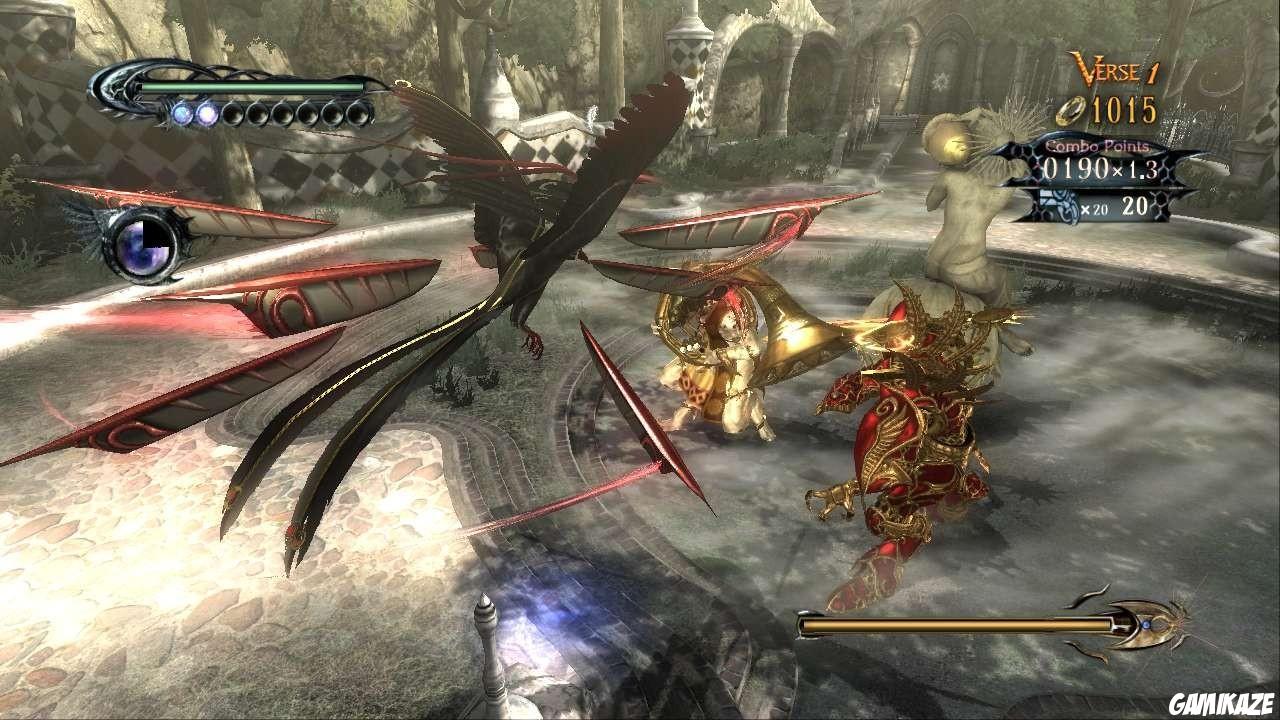Select the Combo Points title text

[1096, 145]
